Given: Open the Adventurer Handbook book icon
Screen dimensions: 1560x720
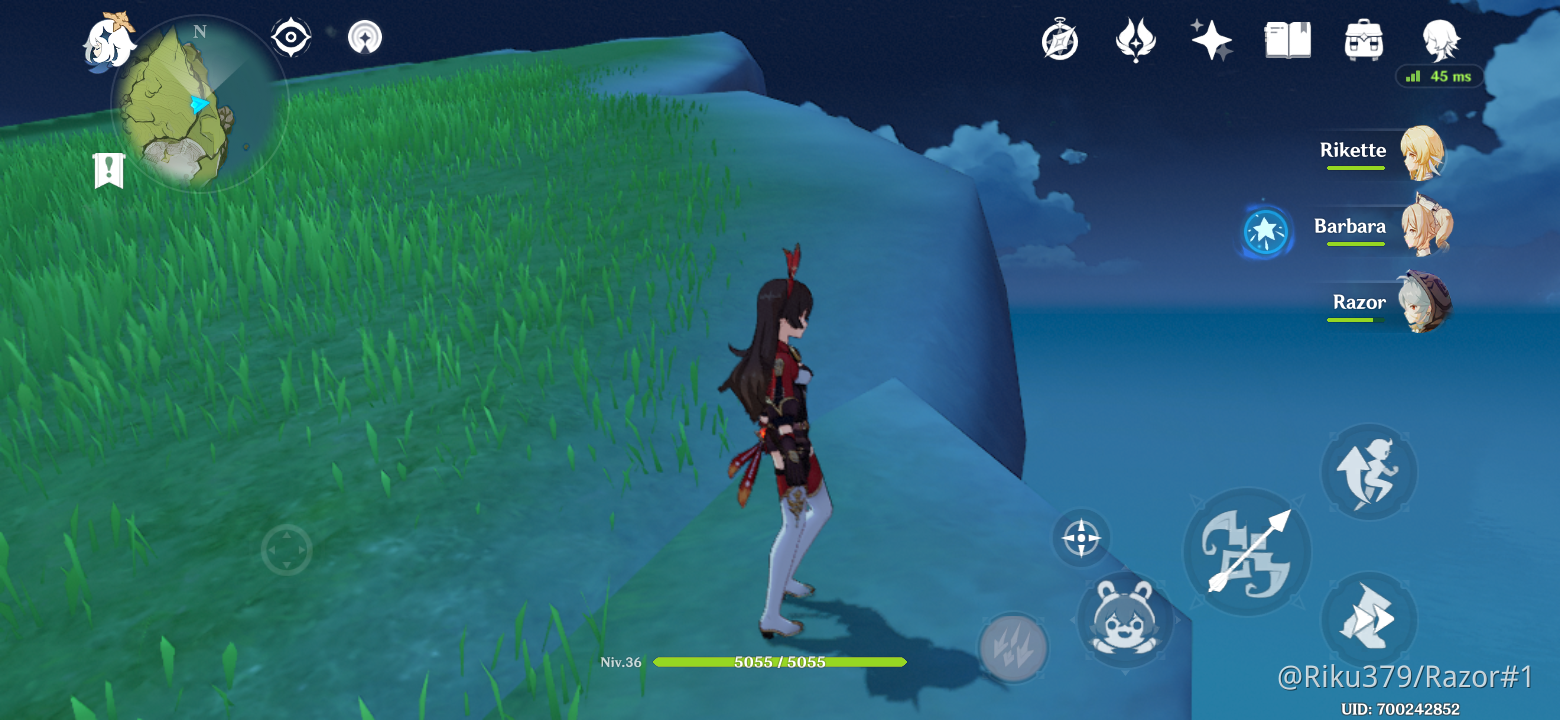Looking at the screenshot, I should point(1287,40).
